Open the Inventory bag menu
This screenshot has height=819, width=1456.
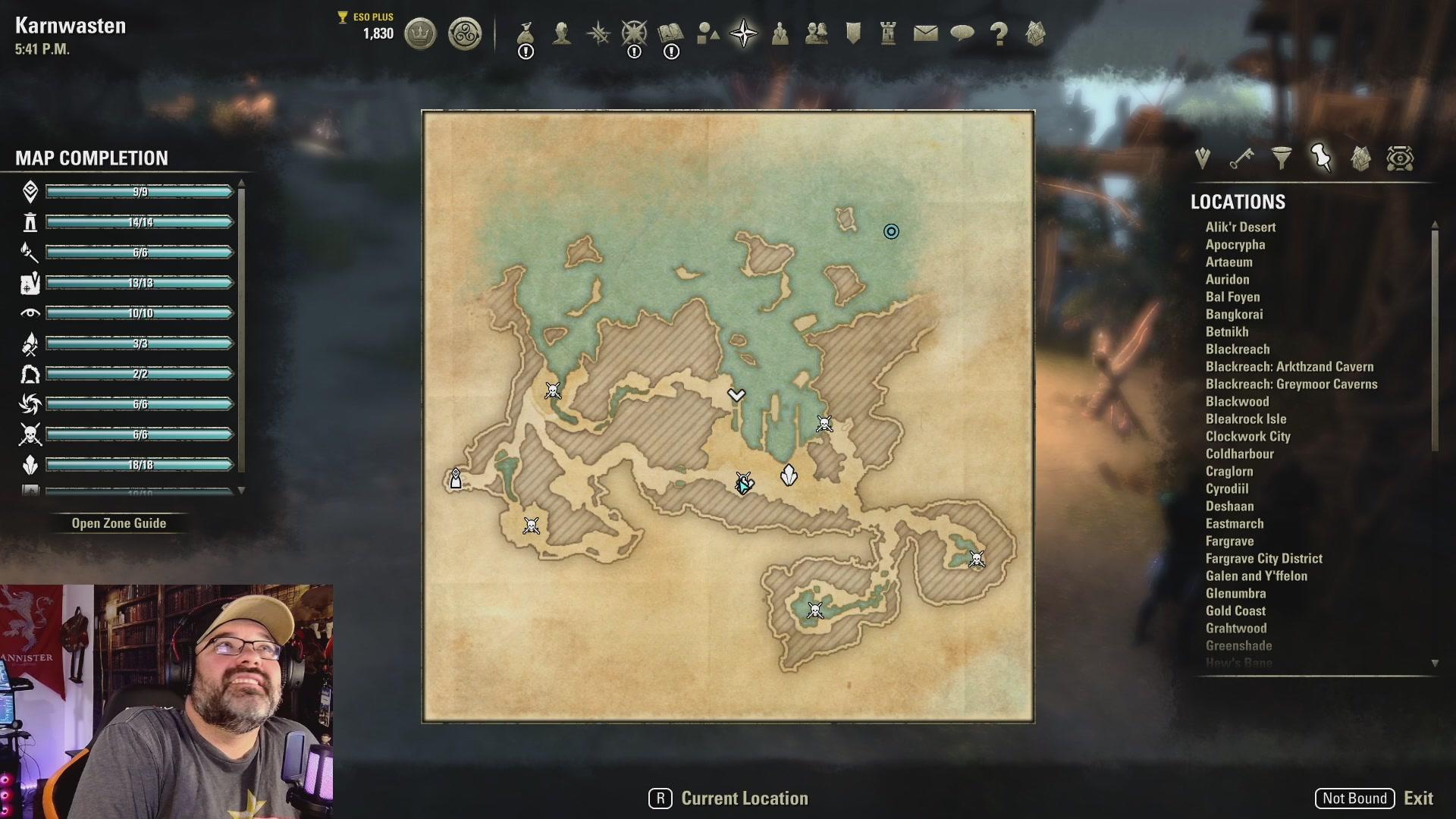[x=526, y=33]
